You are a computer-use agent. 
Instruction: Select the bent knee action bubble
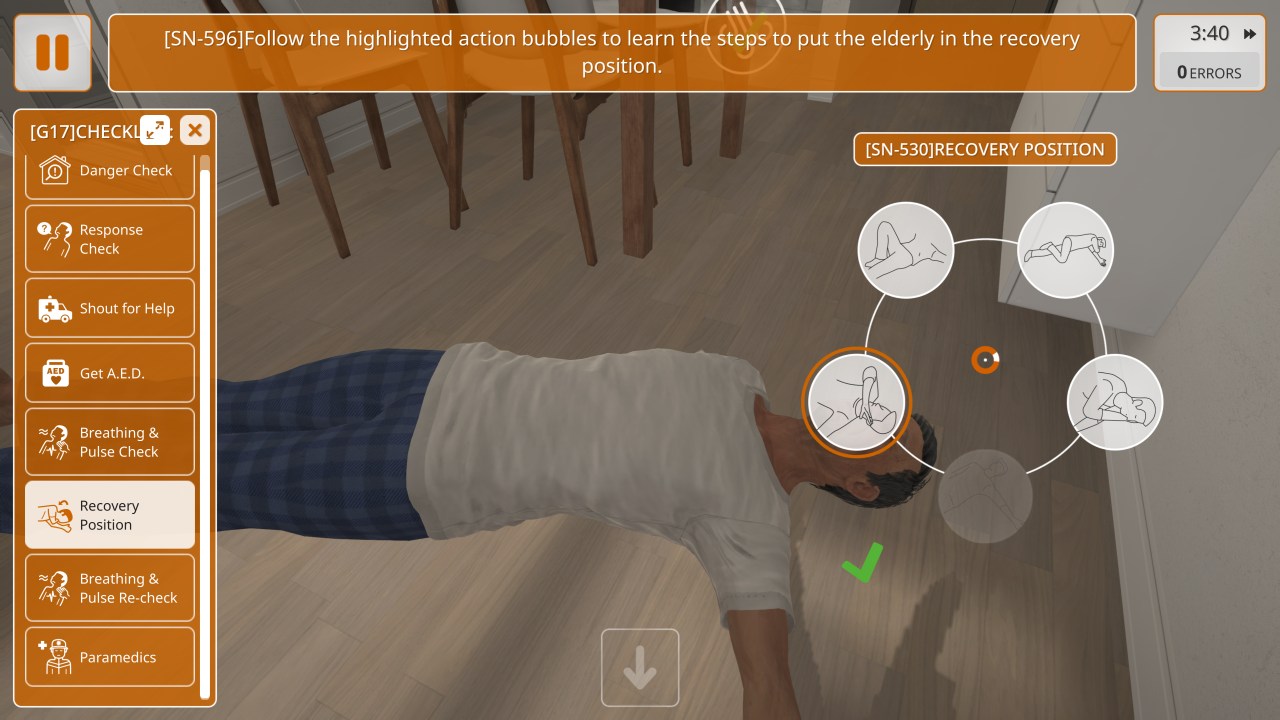pos(906,250)
